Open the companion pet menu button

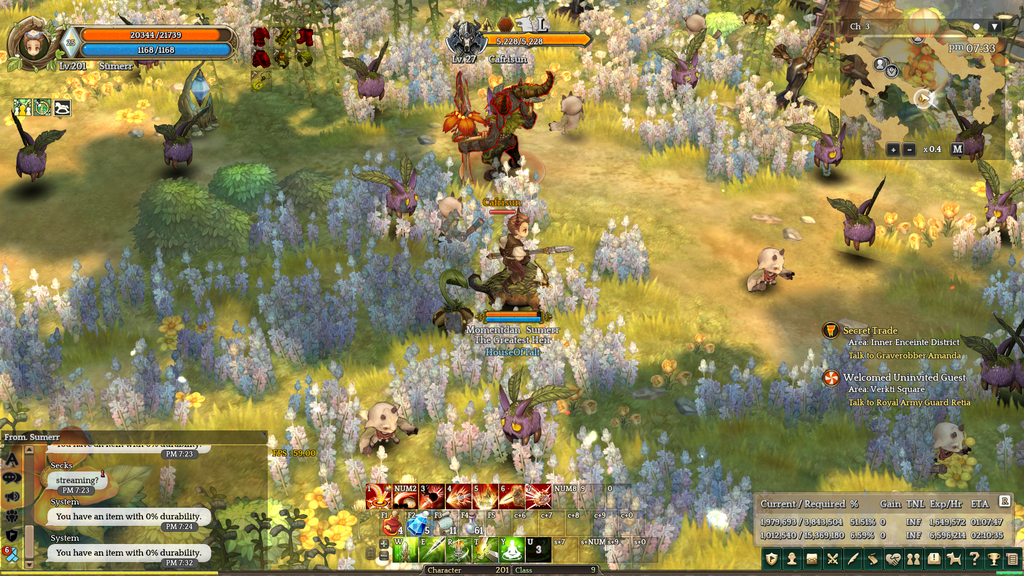(x=955, y=558)
